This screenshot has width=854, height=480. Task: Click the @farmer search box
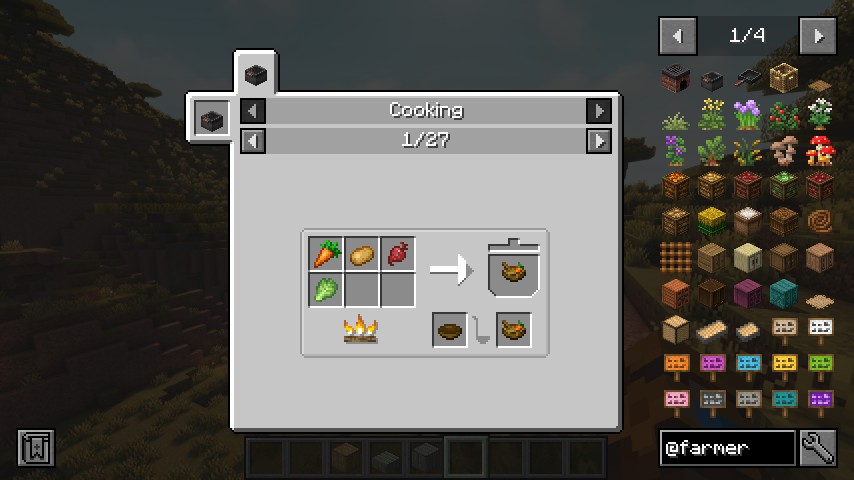pyautogui.click(x=727, y=448)
